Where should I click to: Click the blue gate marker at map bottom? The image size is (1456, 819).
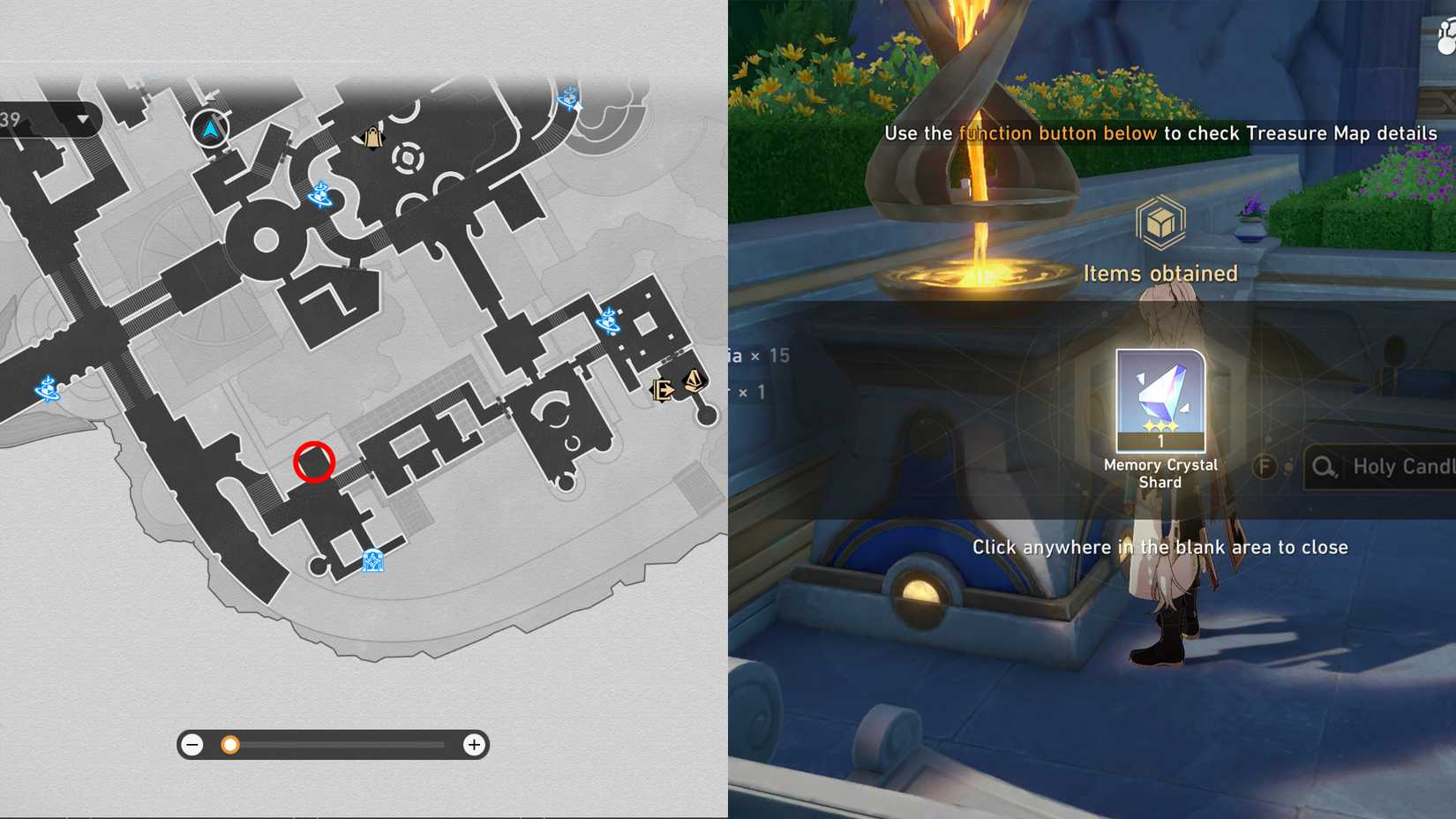[372, 560]
